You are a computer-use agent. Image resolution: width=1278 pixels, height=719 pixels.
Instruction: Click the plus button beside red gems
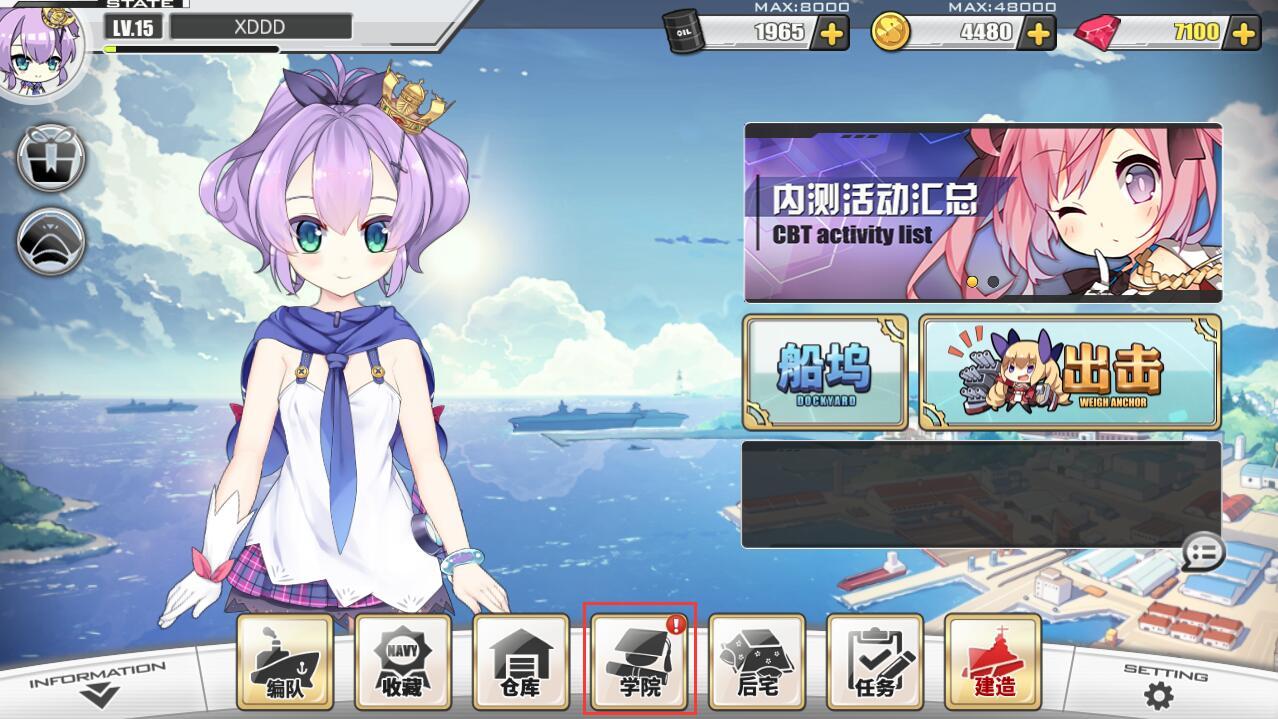click(1244, 34)
